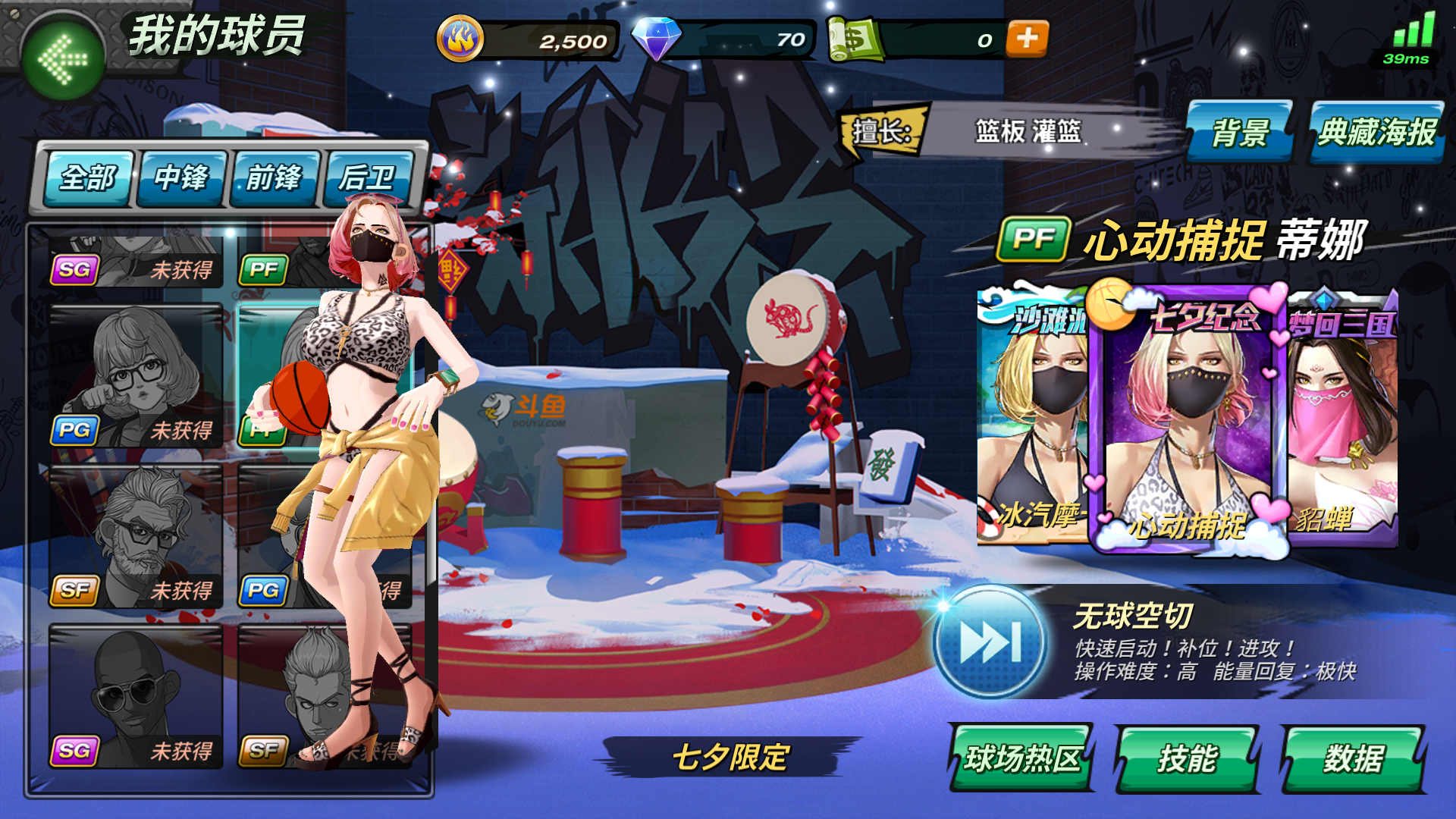Tap the orange plus to add cash
Image resolution: width=1456 pixels, height=819 pixels.
(x=1028, y=39)
